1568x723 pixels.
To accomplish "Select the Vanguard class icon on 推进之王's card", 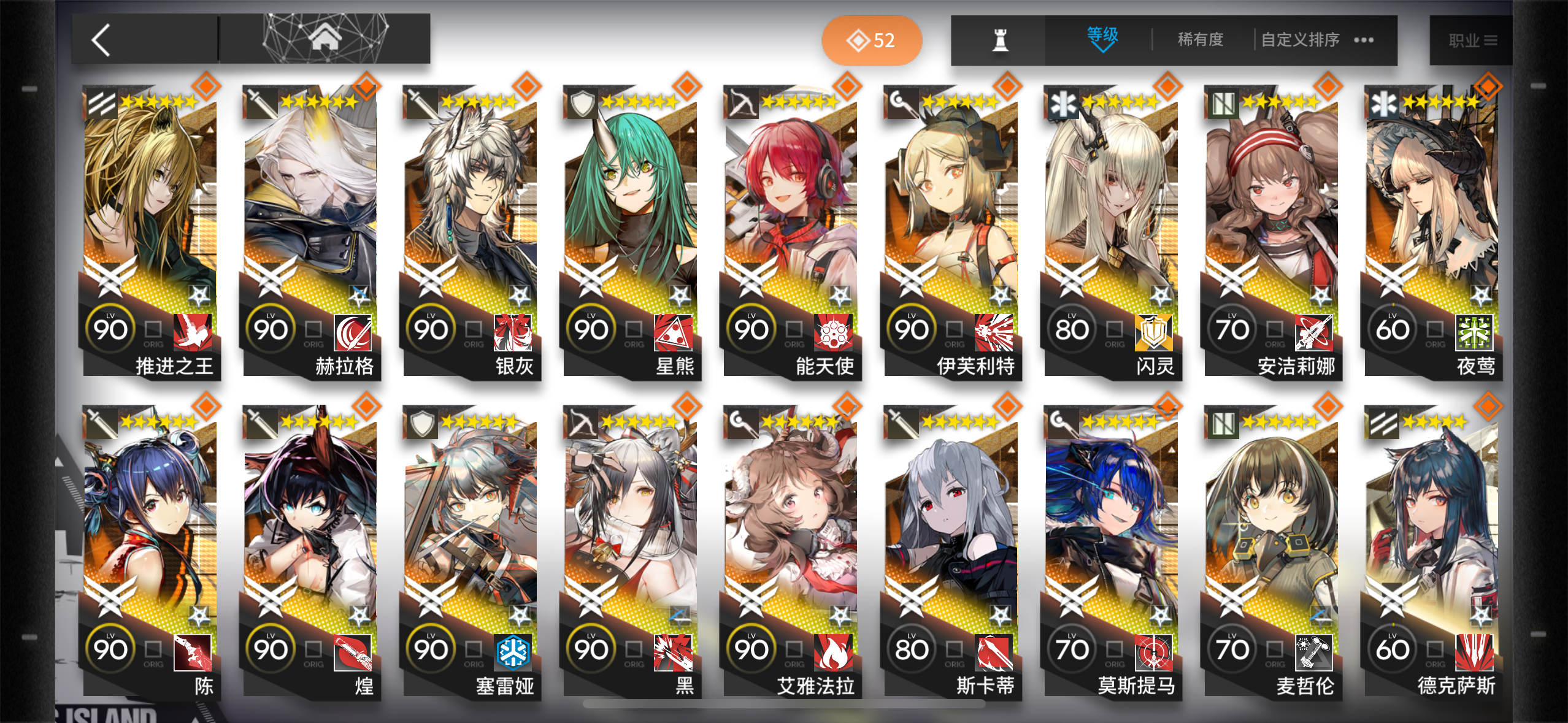I will click(101, 103).
